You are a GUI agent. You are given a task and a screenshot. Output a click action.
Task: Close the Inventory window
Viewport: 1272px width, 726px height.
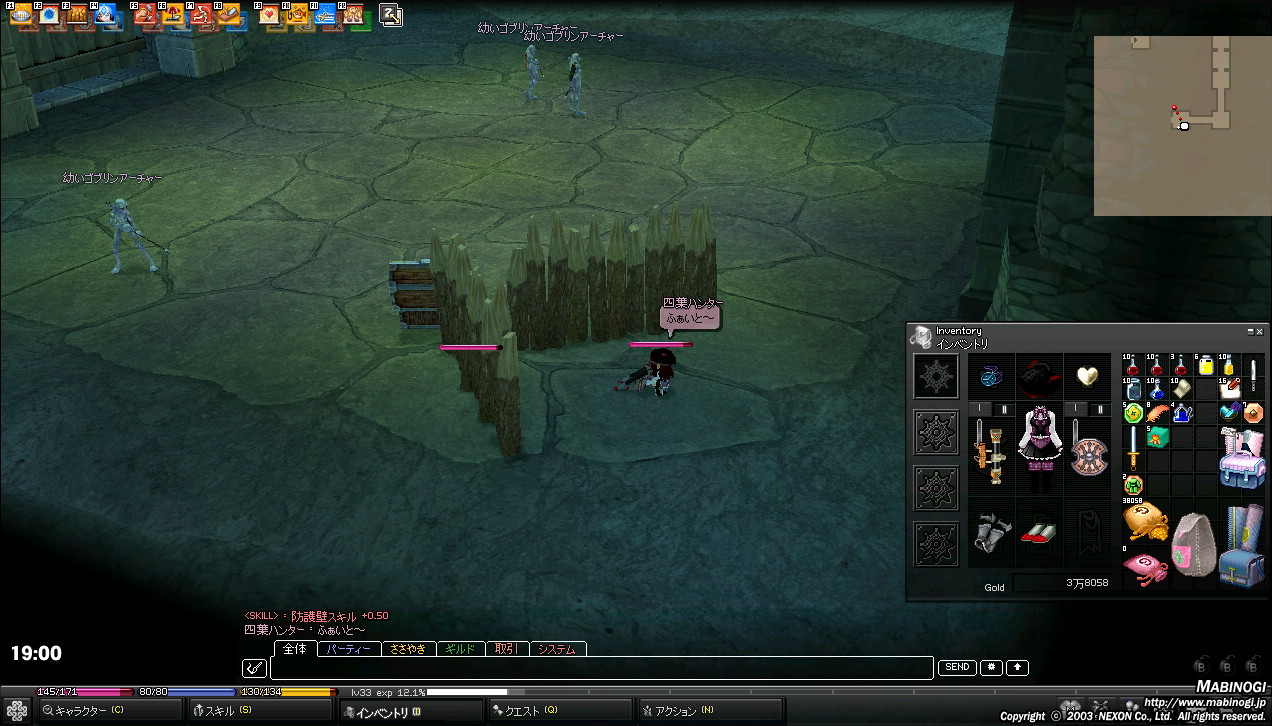click(1260, 331)
